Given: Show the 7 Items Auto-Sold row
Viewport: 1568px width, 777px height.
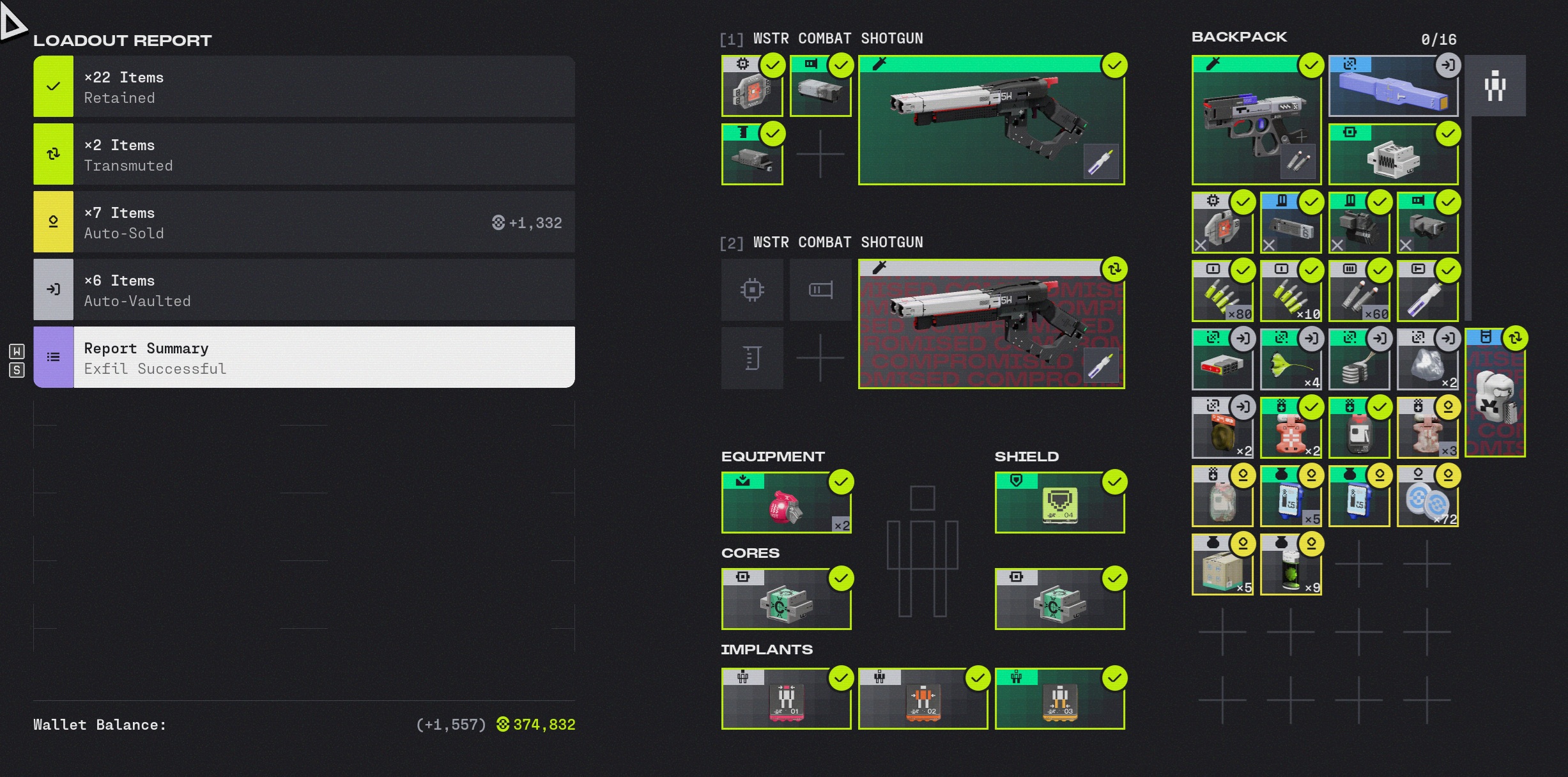Looking at the screenshot, I should [304, 222].
